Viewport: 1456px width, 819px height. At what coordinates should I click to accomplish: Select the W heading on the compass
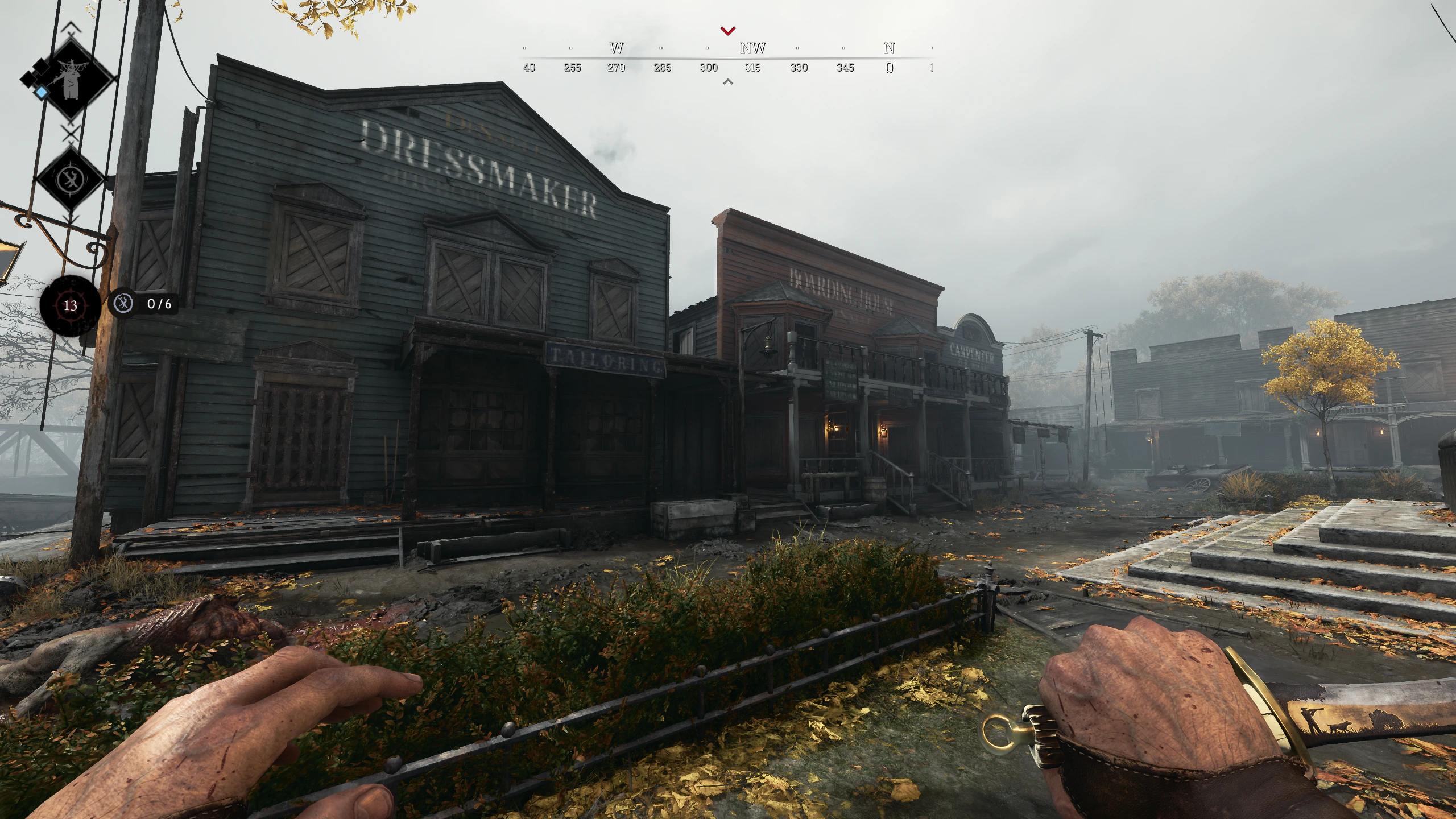pyautogui.click(x=617, y=49)
